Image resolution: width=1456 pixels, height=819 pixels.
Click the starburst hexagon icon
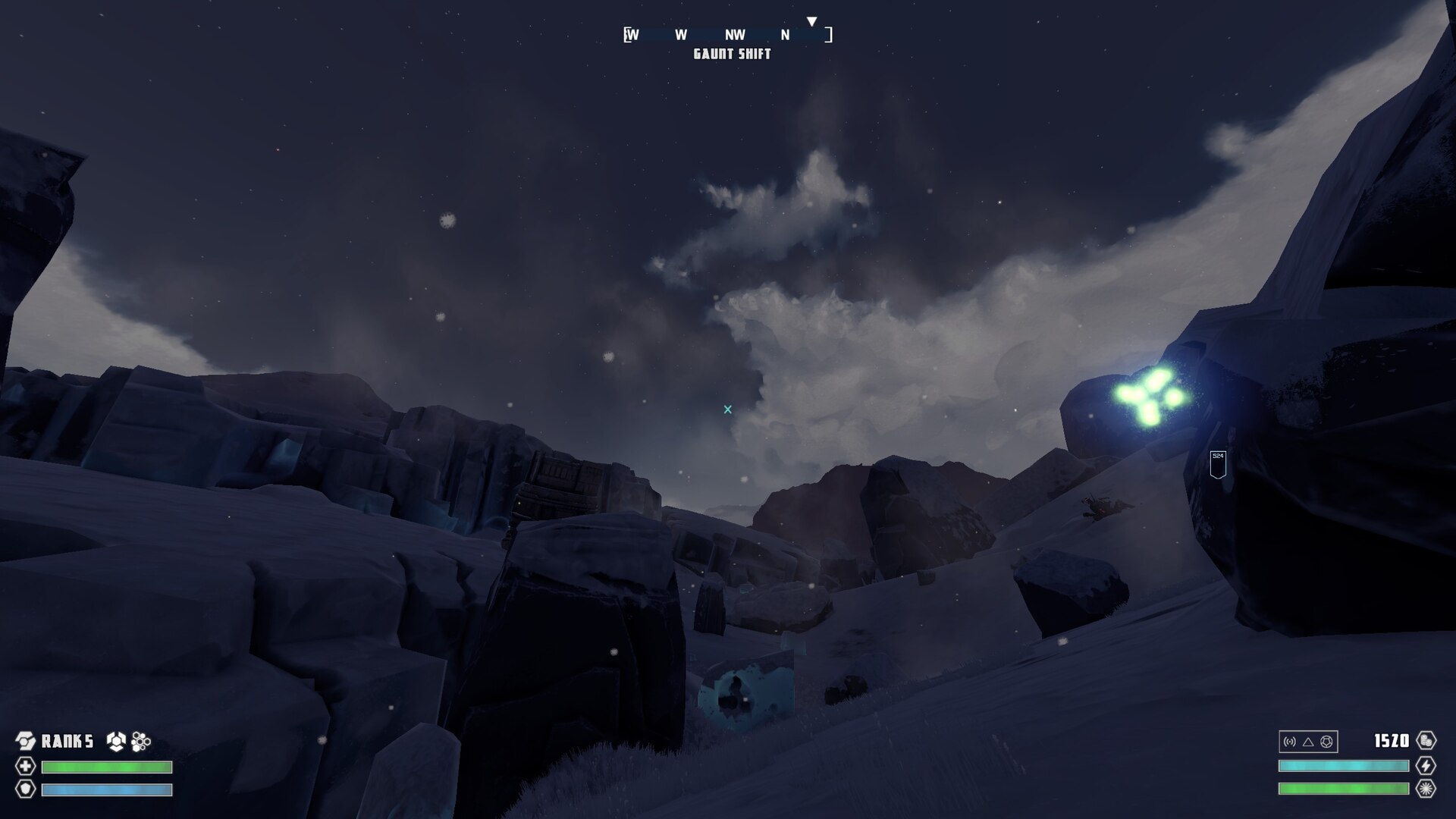click(x=1426, y=789)
